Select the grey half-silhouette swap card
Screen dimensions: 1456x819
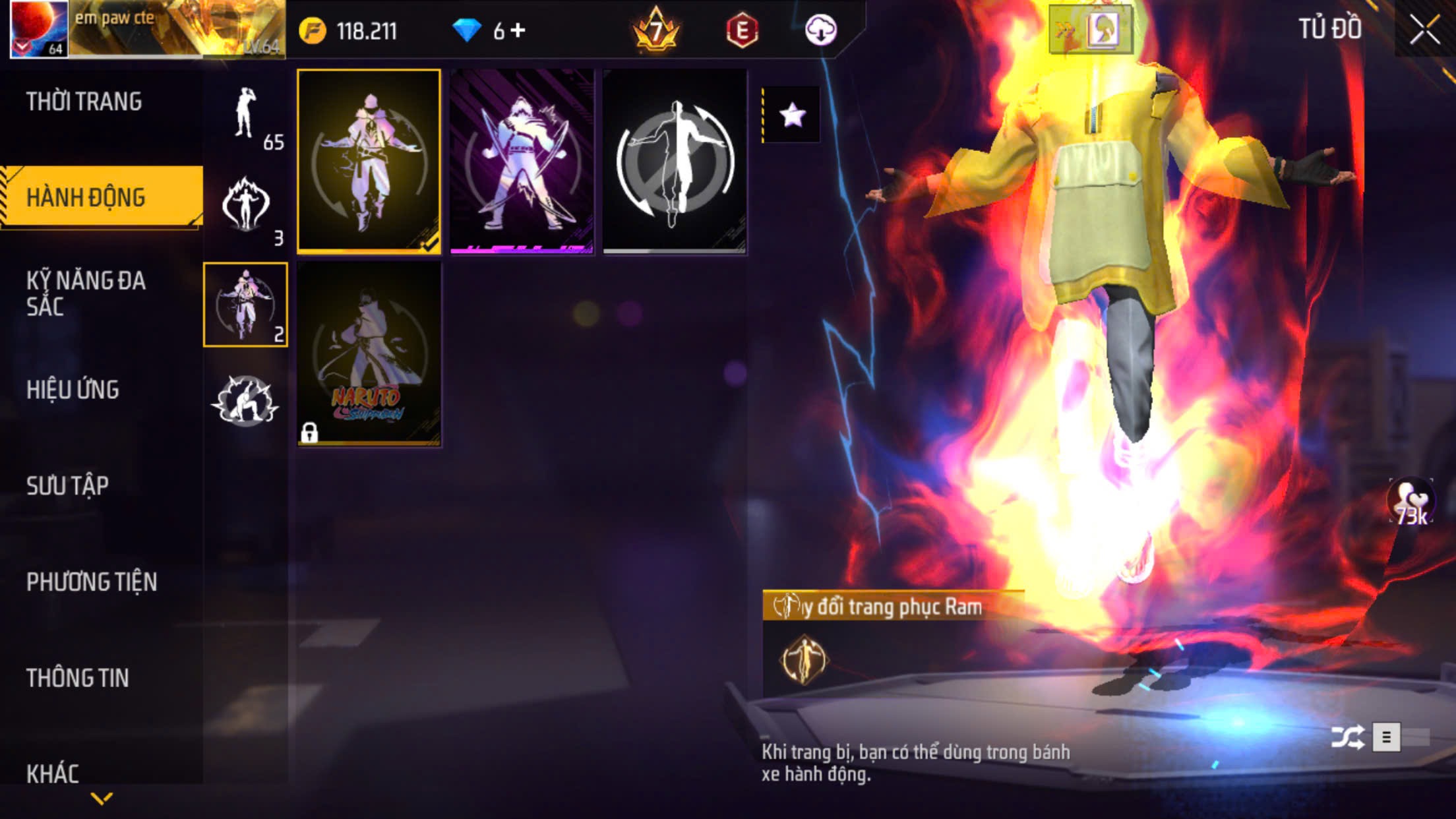675,162
